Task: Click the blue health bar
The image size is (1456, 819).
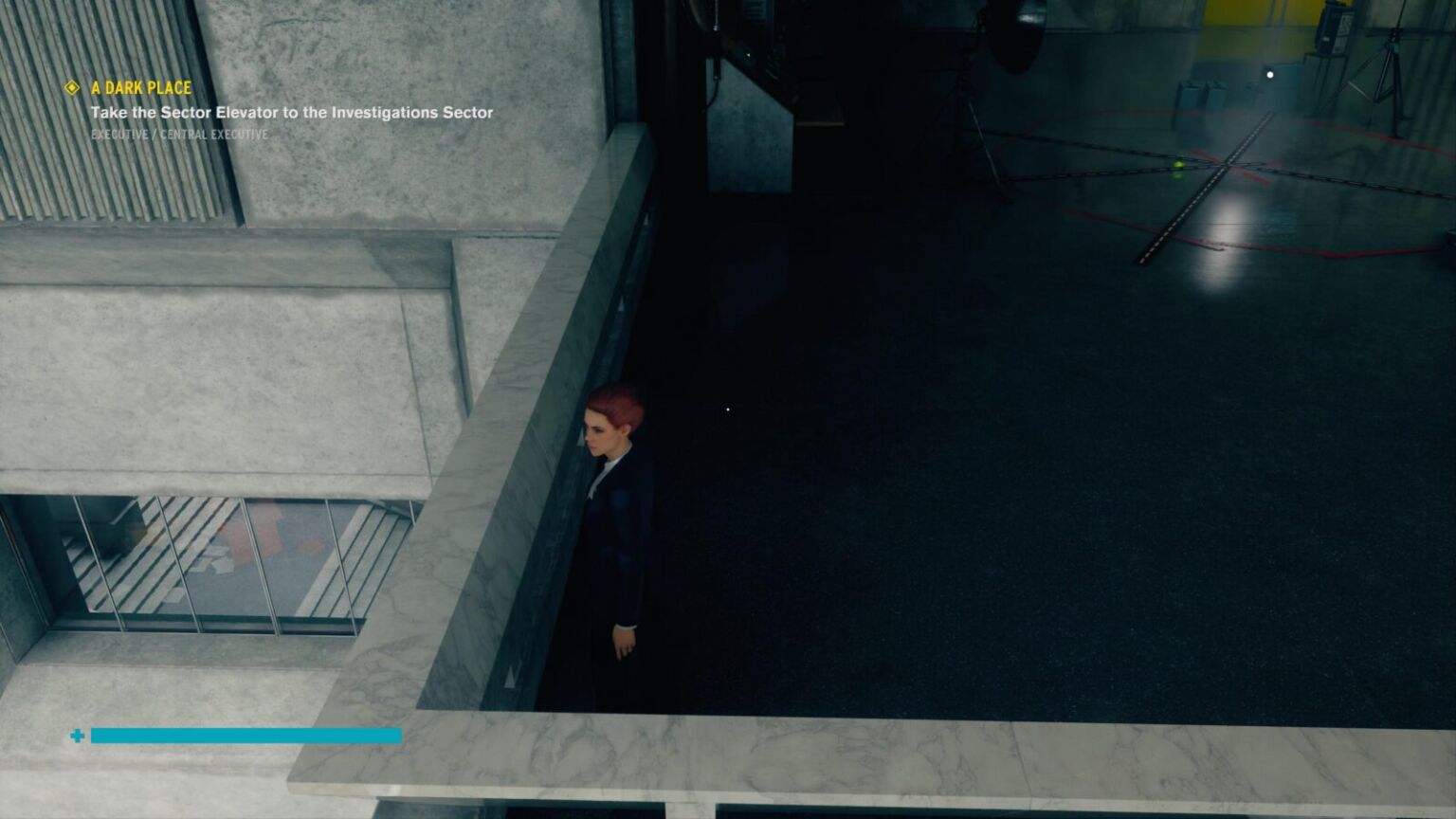Action: pyautogui.click(x=246, y=736)
